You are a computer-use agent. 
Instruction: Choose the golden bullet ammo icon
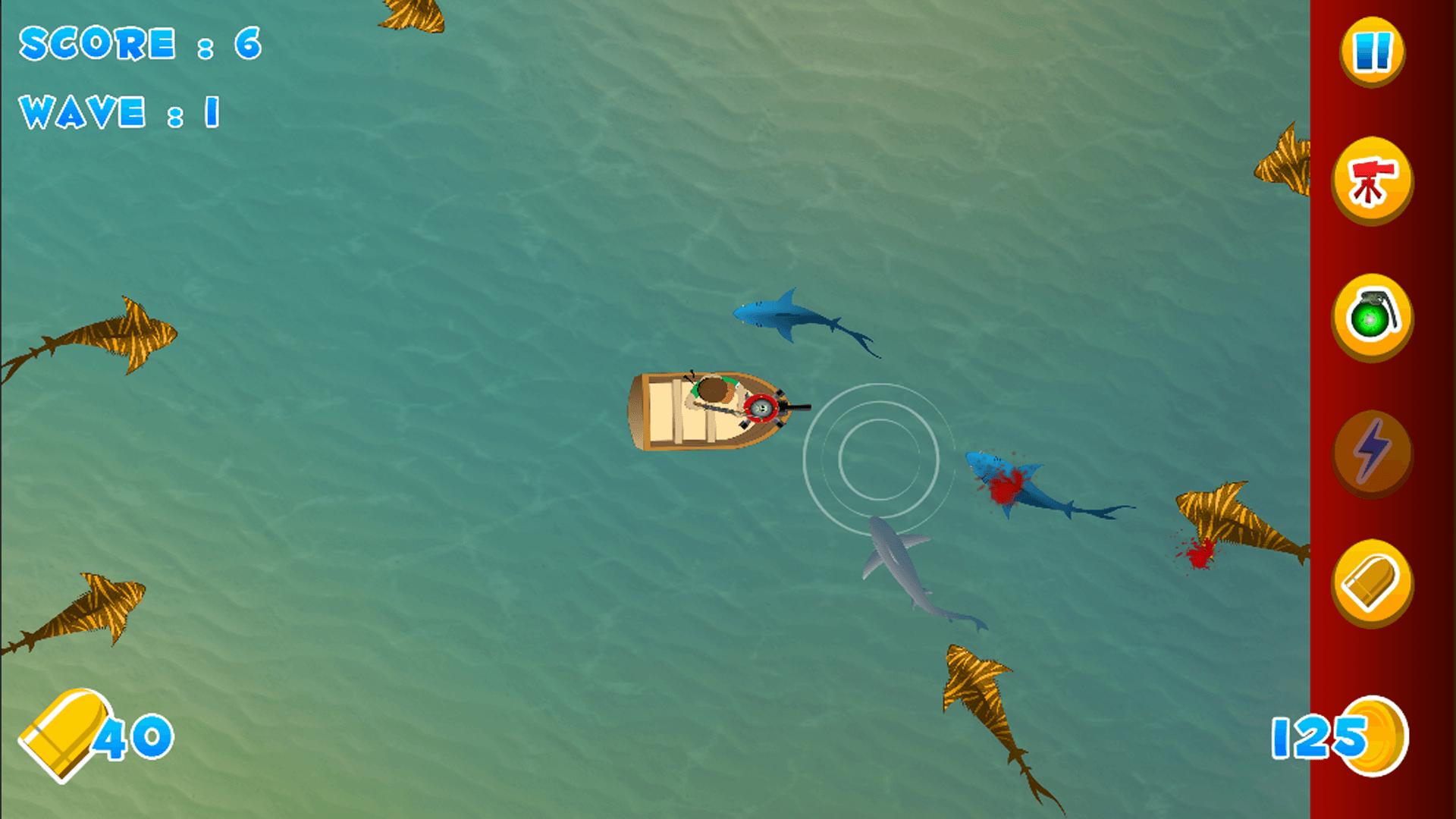[x=1373, y=584]
